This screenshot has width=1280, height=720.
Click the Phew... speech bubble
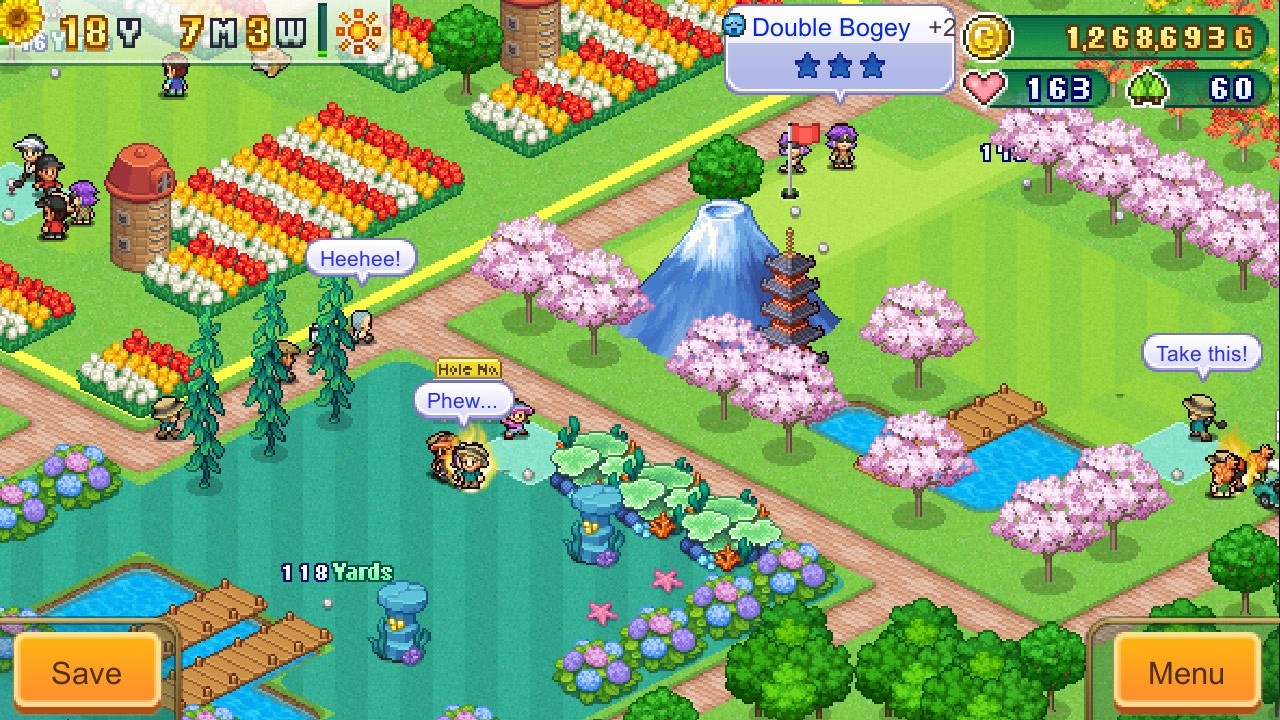click(463, 400)
